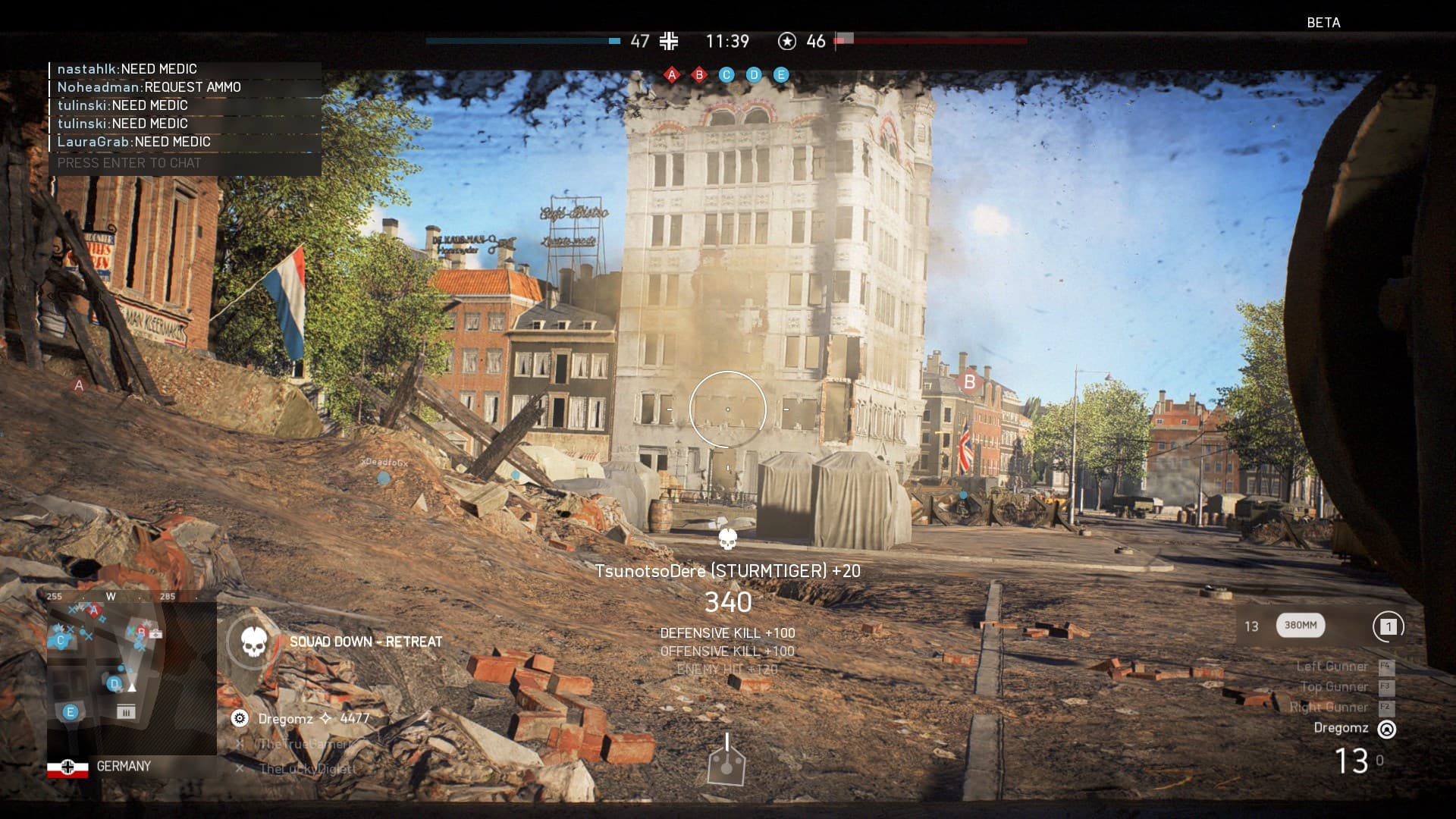
Task: Select Dregomz in the squad list
Action: [x=285, y=718]
